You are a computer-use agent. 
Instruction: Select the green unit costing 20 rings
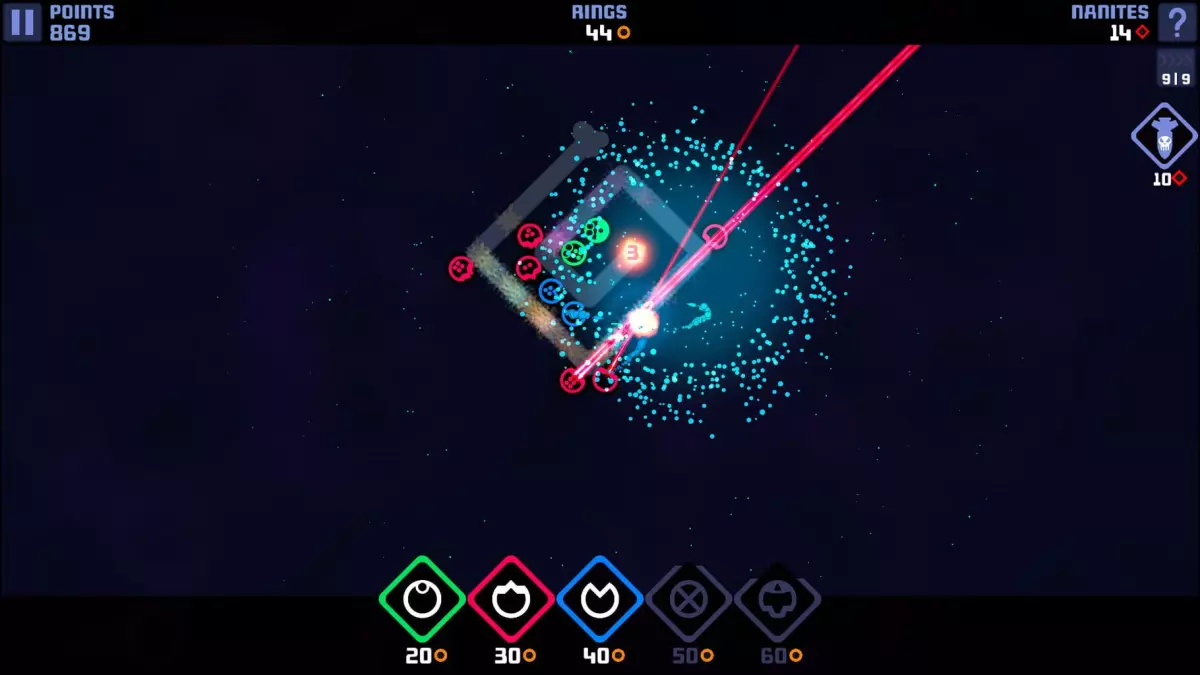(x=422, y=599)
